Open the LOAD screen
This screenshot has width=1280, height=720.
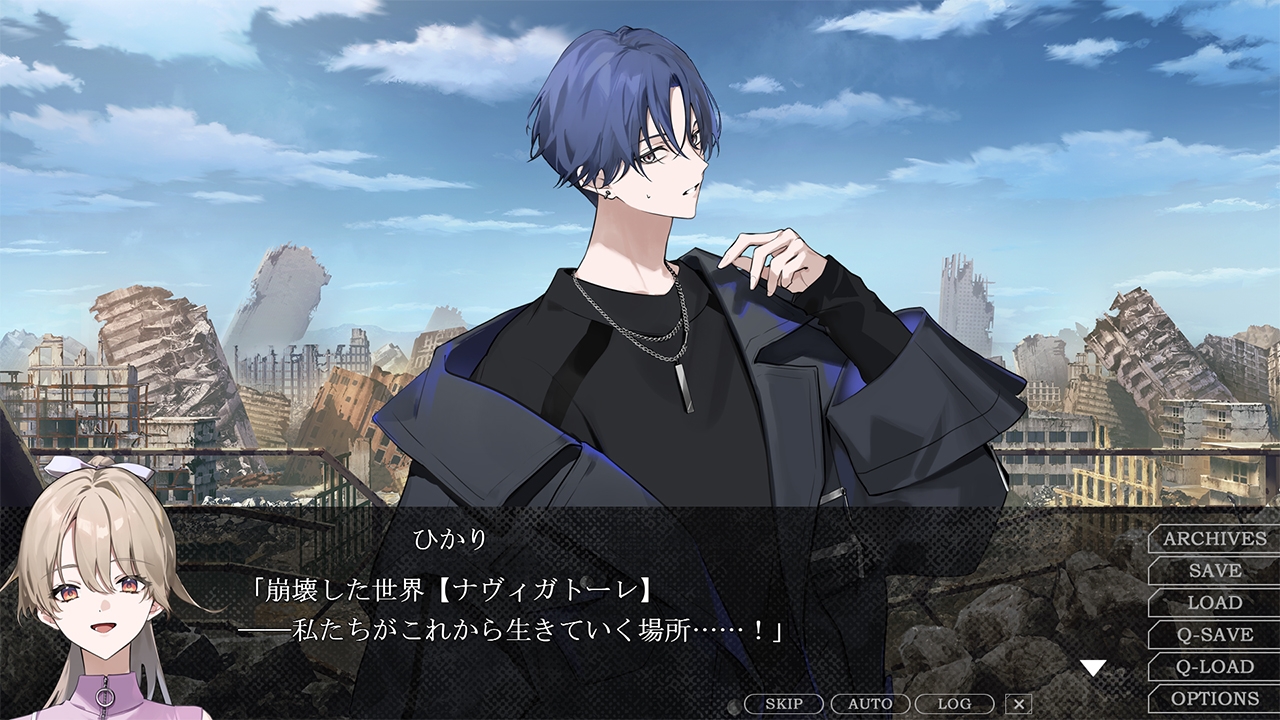click(1214, 603)
